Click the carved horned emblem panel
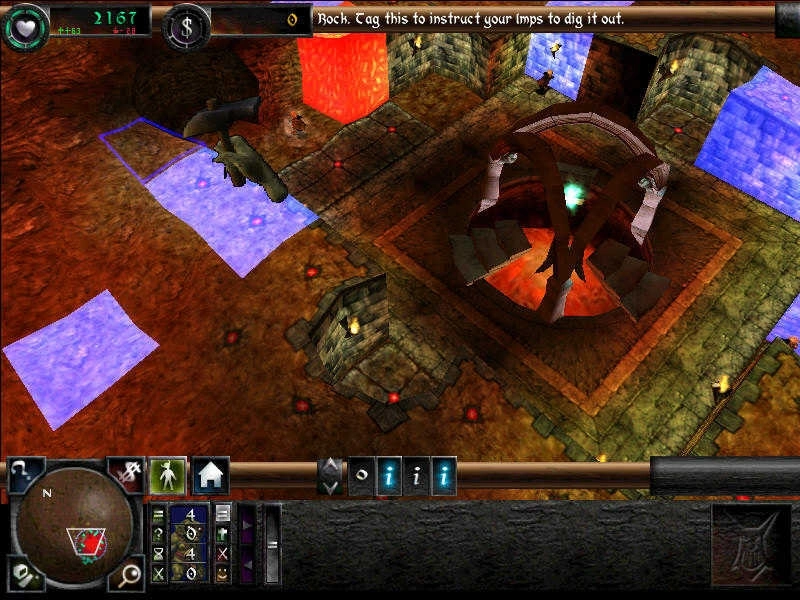 click(x=750, y=545)
